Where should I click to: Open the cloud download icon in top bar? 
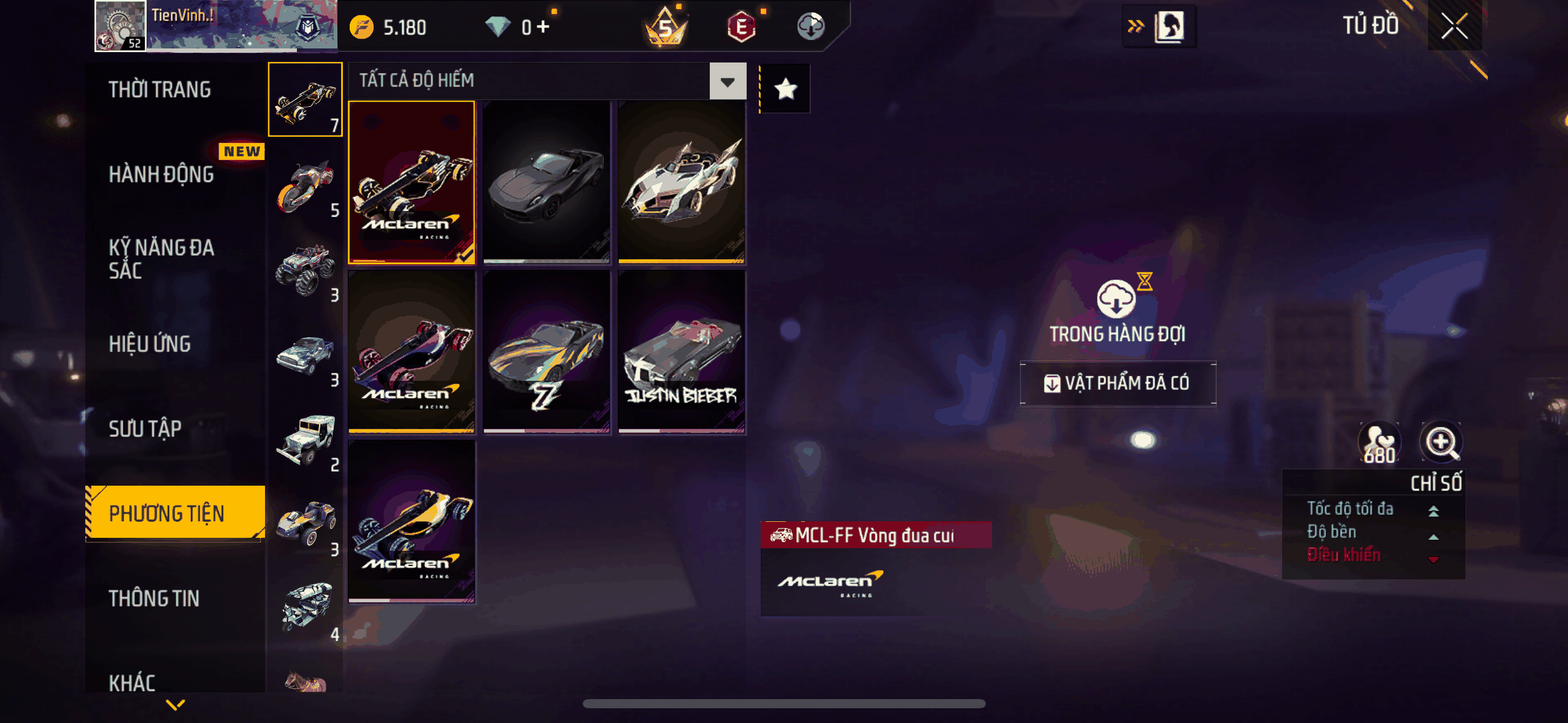pyautogui.click(x=810, y=27)
